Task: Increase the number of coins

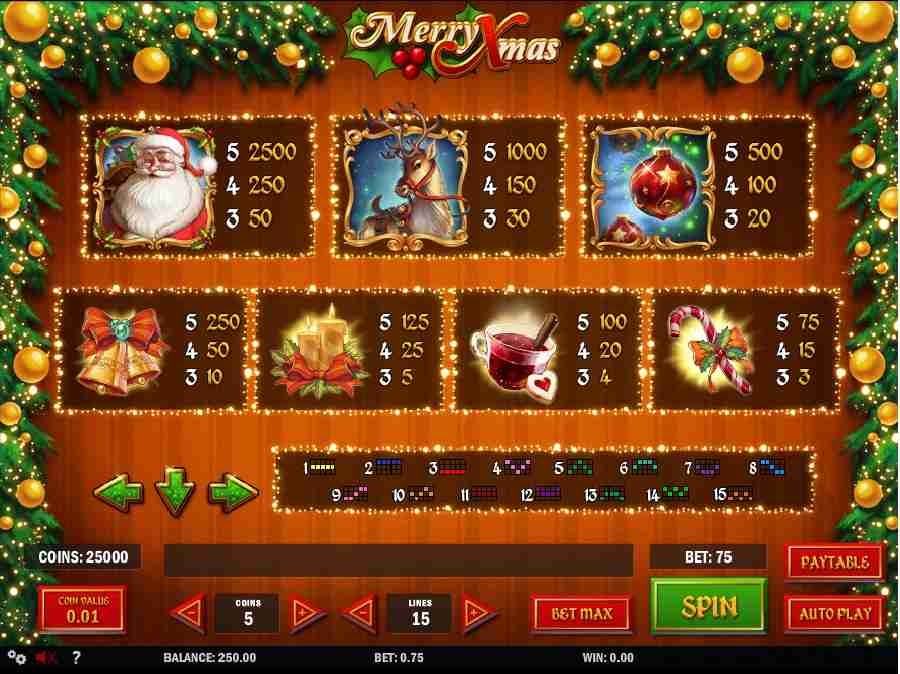Action: coord(308,612)
